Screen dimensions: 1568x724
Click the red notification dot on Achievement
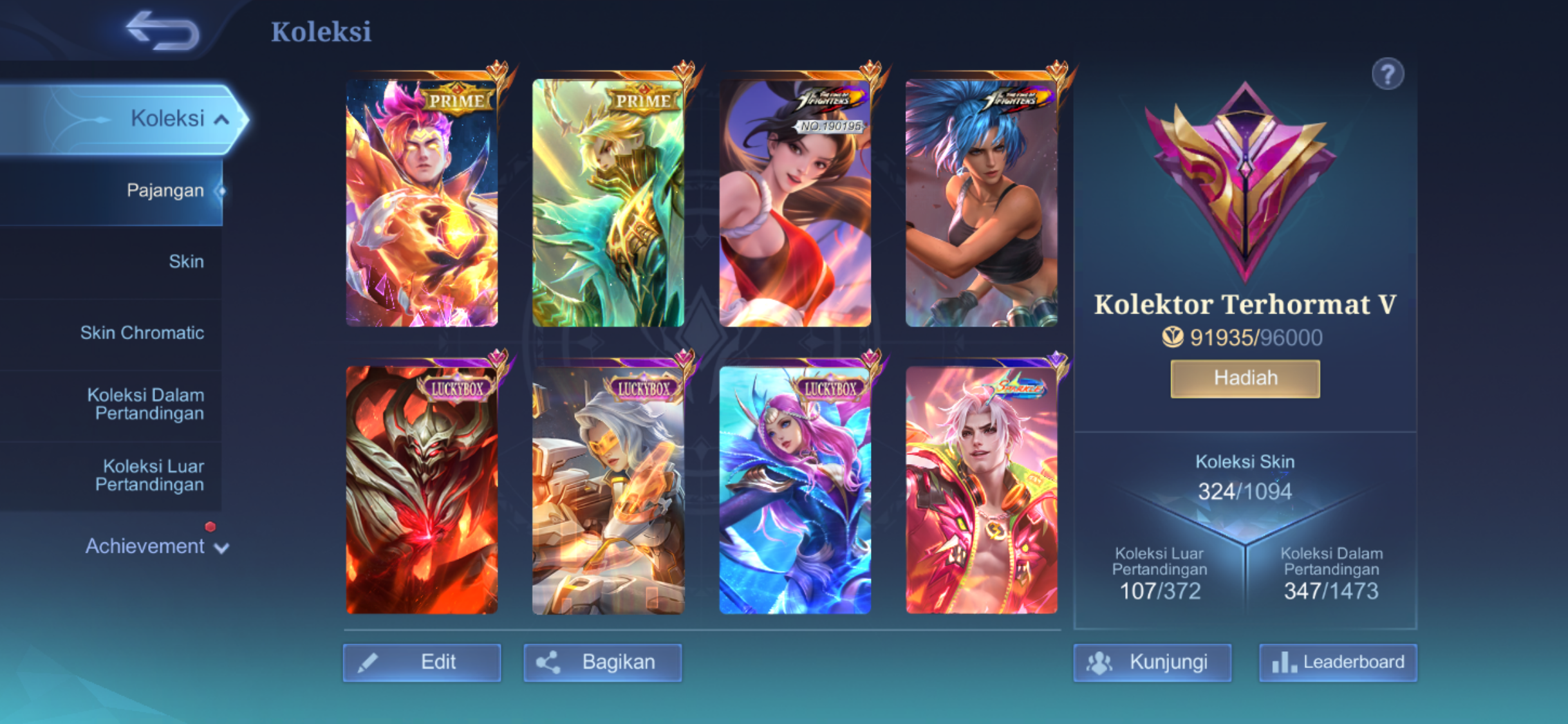210,526
